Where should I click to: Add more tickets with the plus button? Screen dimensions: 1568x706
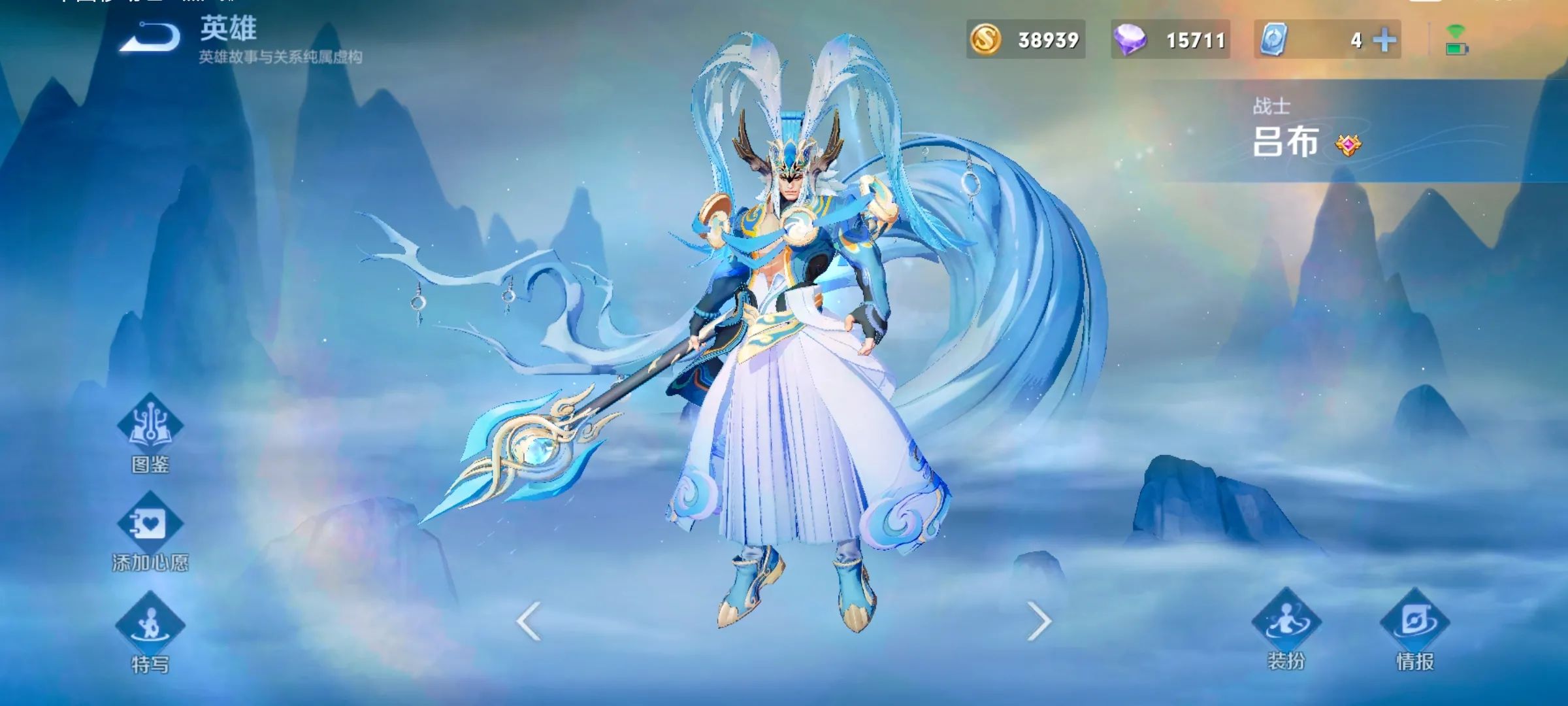1384,41
